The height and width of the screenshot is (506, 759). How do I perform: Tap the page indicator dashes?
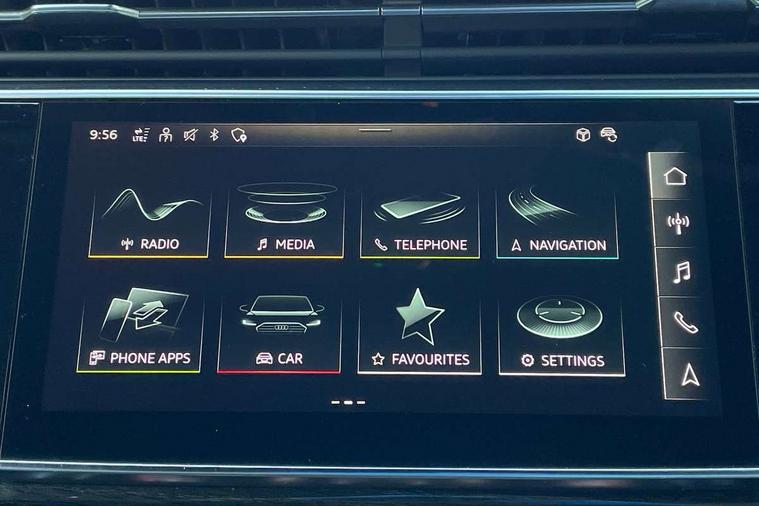[347, 402]
